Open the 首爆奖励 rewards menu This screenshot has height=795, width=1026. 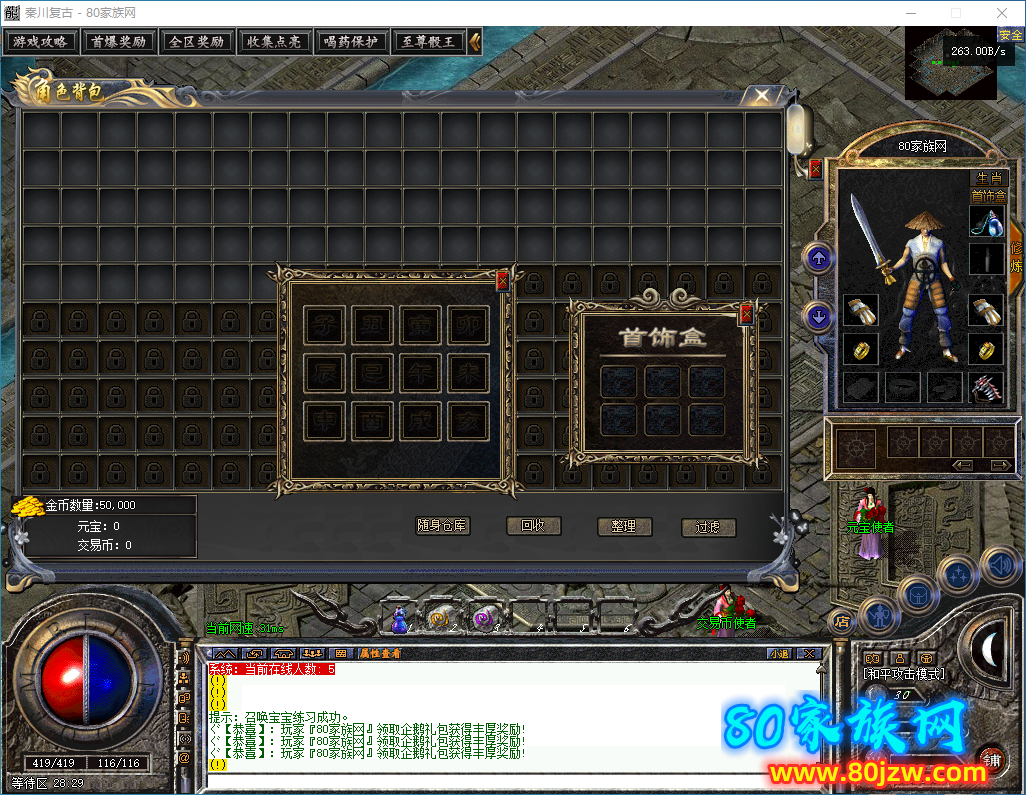pos(118,42)
